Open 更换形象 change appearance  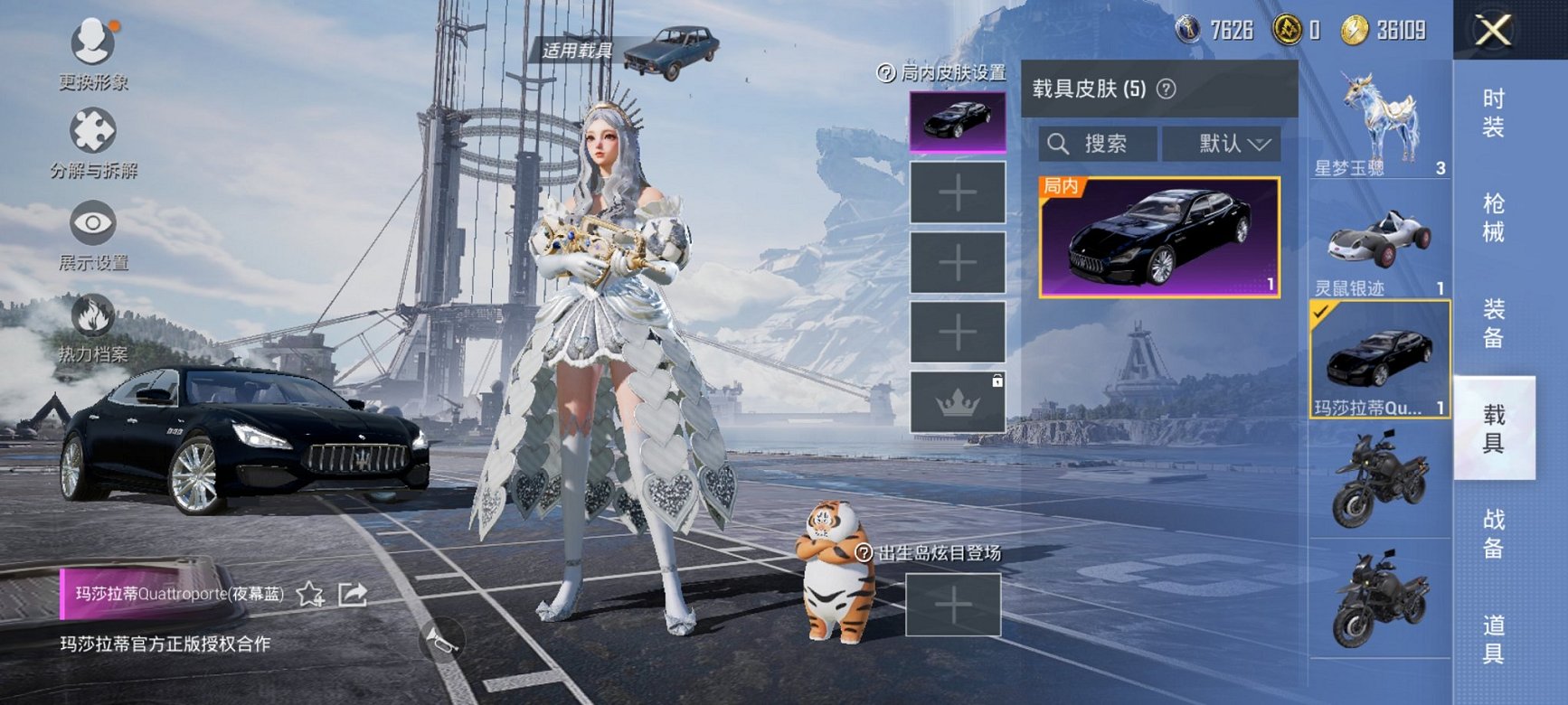pyautogui.click(x=93, y=52)
